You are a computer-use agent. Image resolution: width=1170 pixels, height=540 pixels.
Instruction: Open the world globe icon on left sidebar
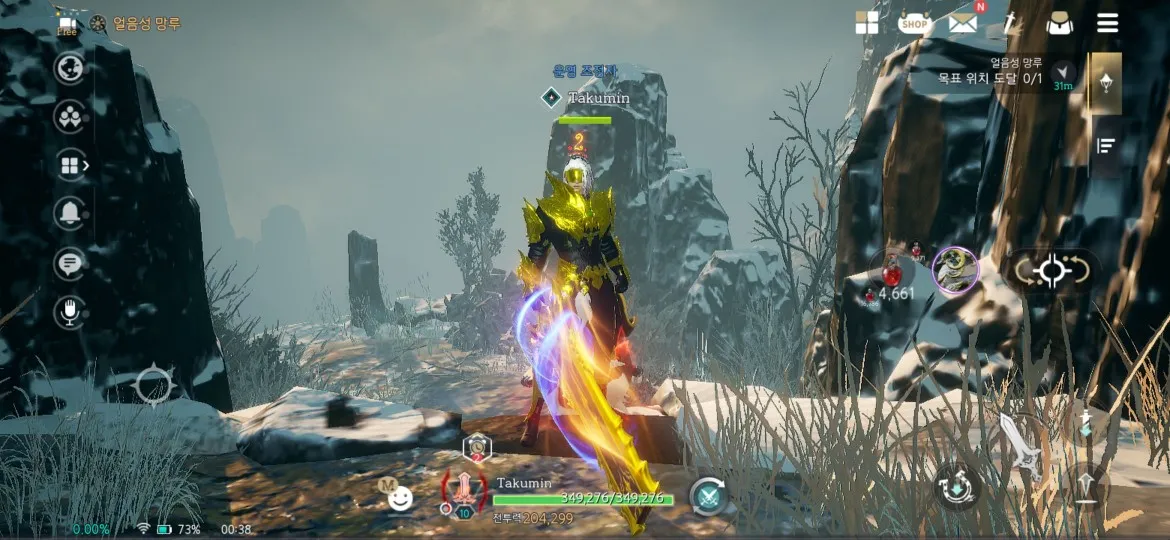pos(70,69)
